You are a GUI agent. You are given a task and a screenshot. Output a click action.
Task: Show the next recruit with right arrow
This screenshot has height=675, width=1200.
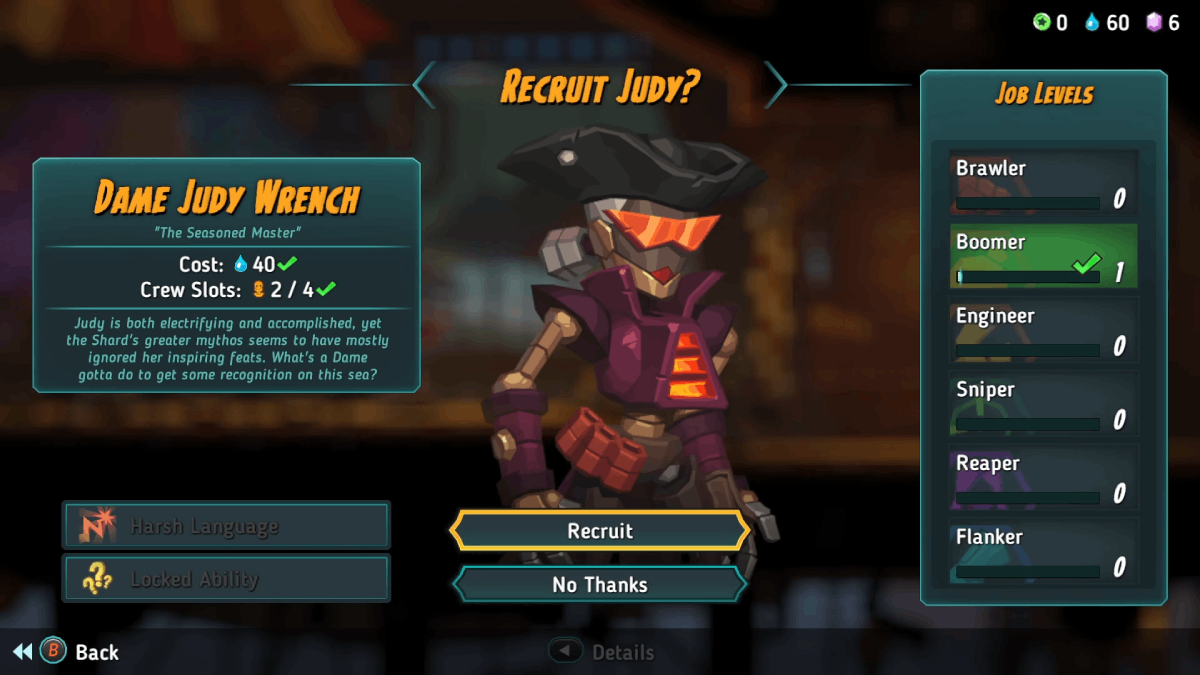[776, 85]
